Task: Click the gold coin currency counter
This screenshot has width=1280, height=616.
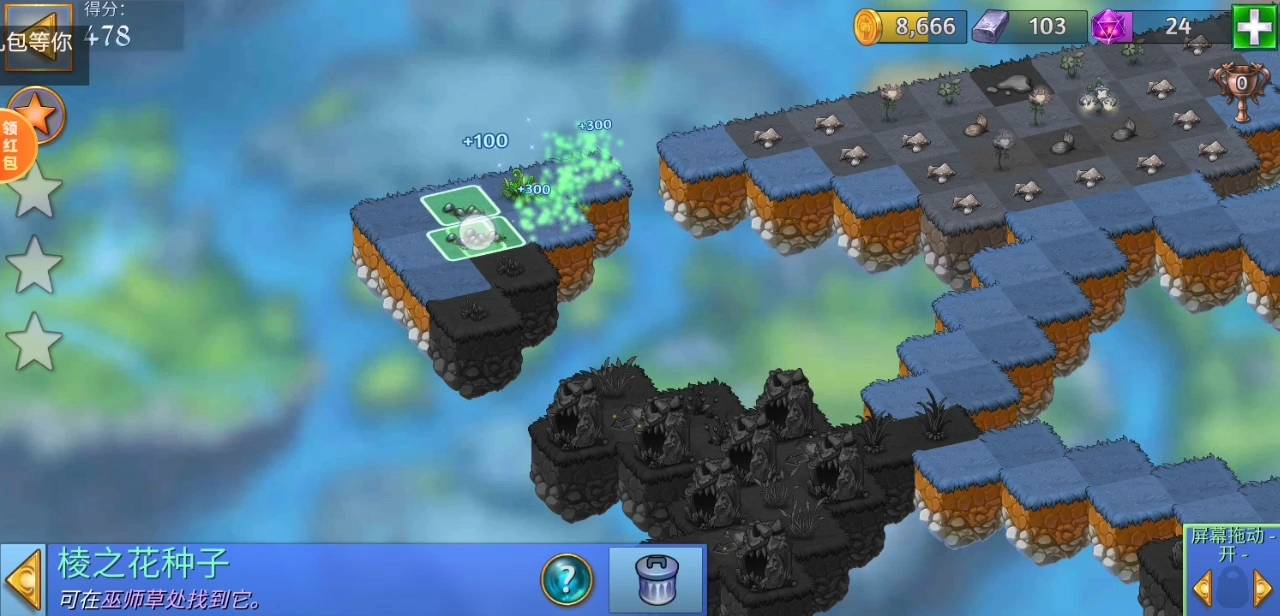Action: 911,27
